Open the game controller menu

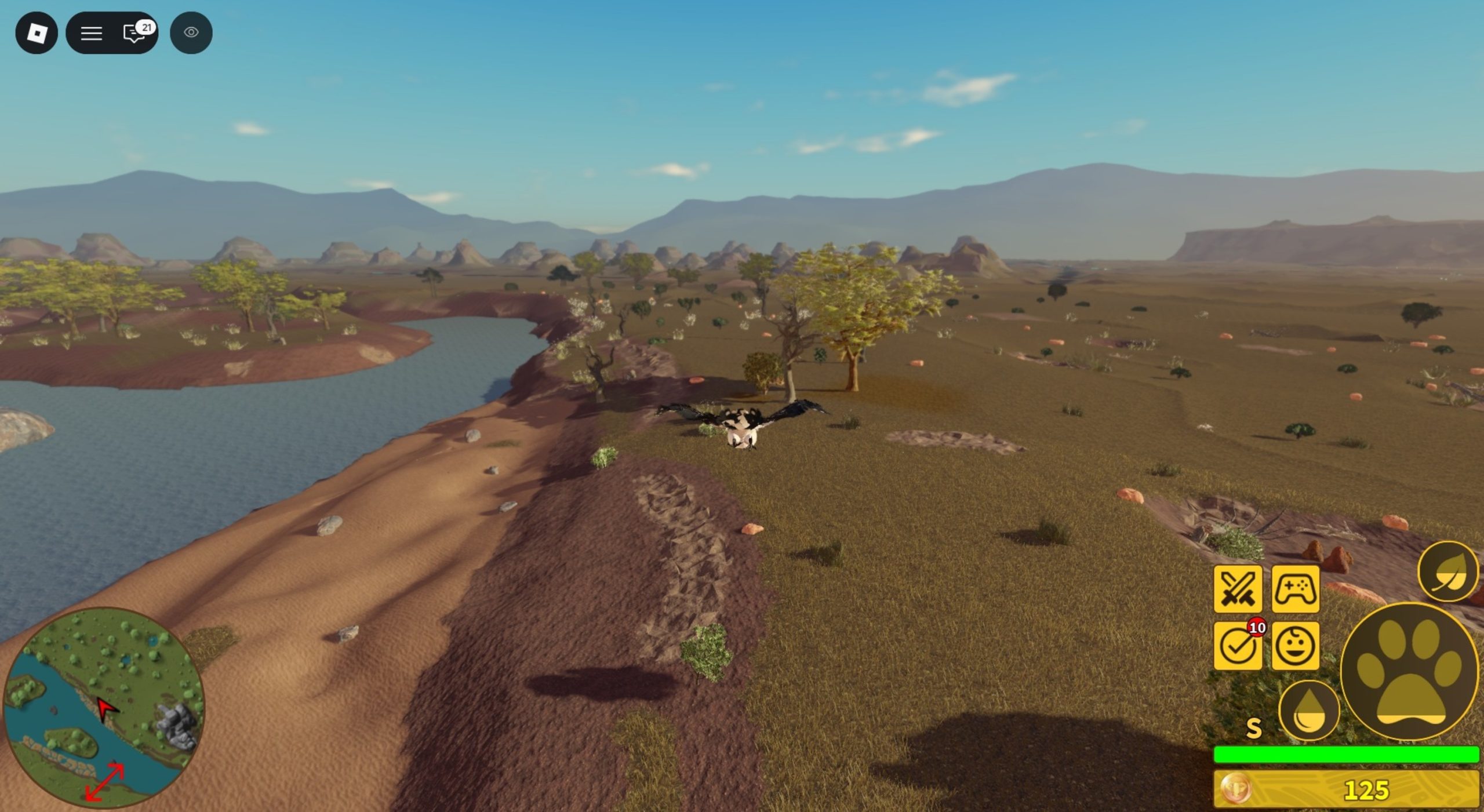(1296, 589)
